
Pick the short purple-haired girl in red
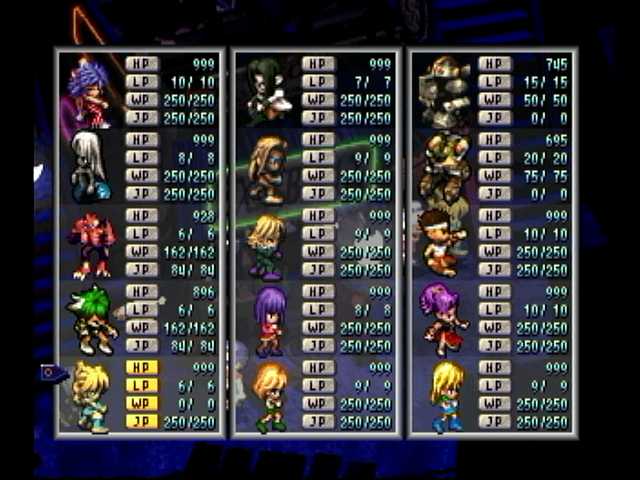pos(269,320)
